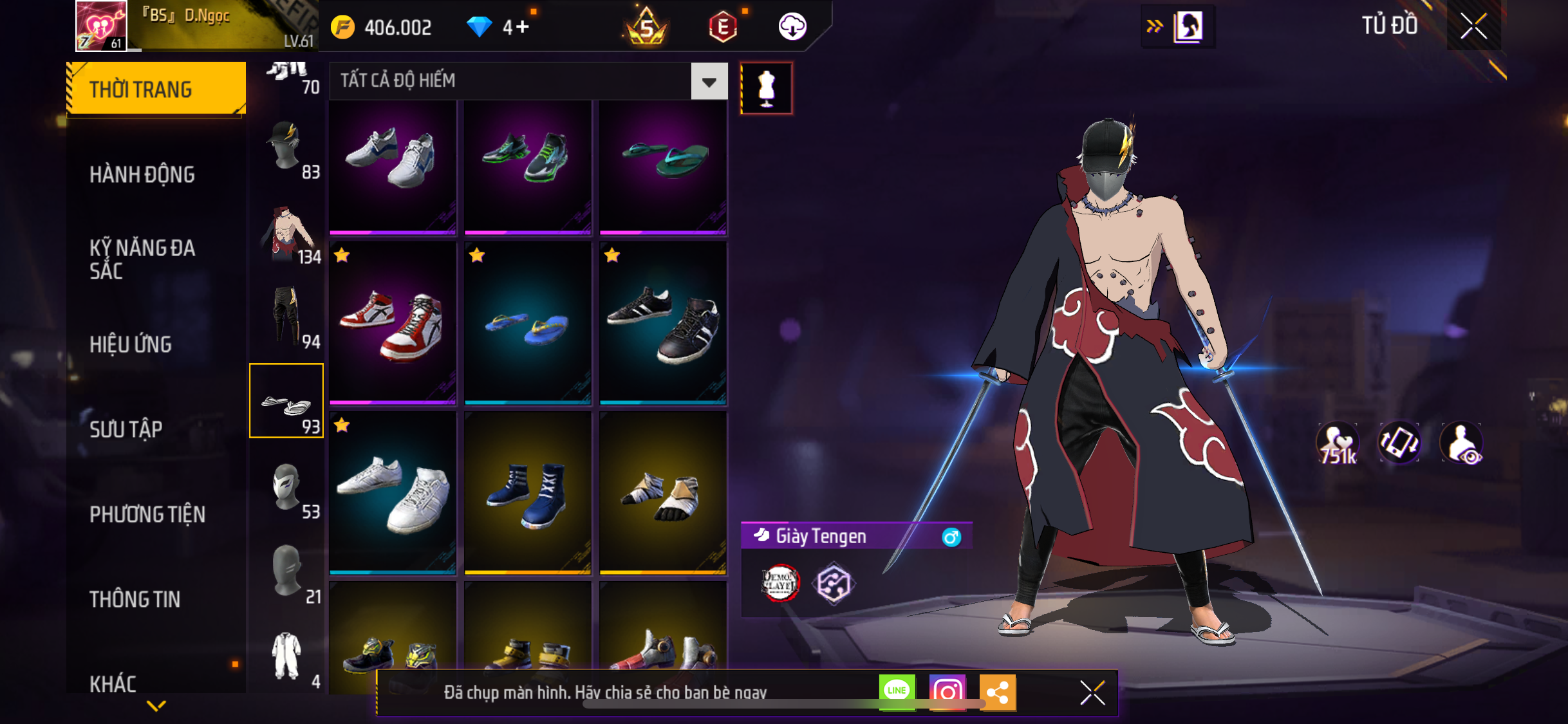Select the red and white high-top sneakers
This screenshot has height=724, width=1568.
click(x=393, y=323)
